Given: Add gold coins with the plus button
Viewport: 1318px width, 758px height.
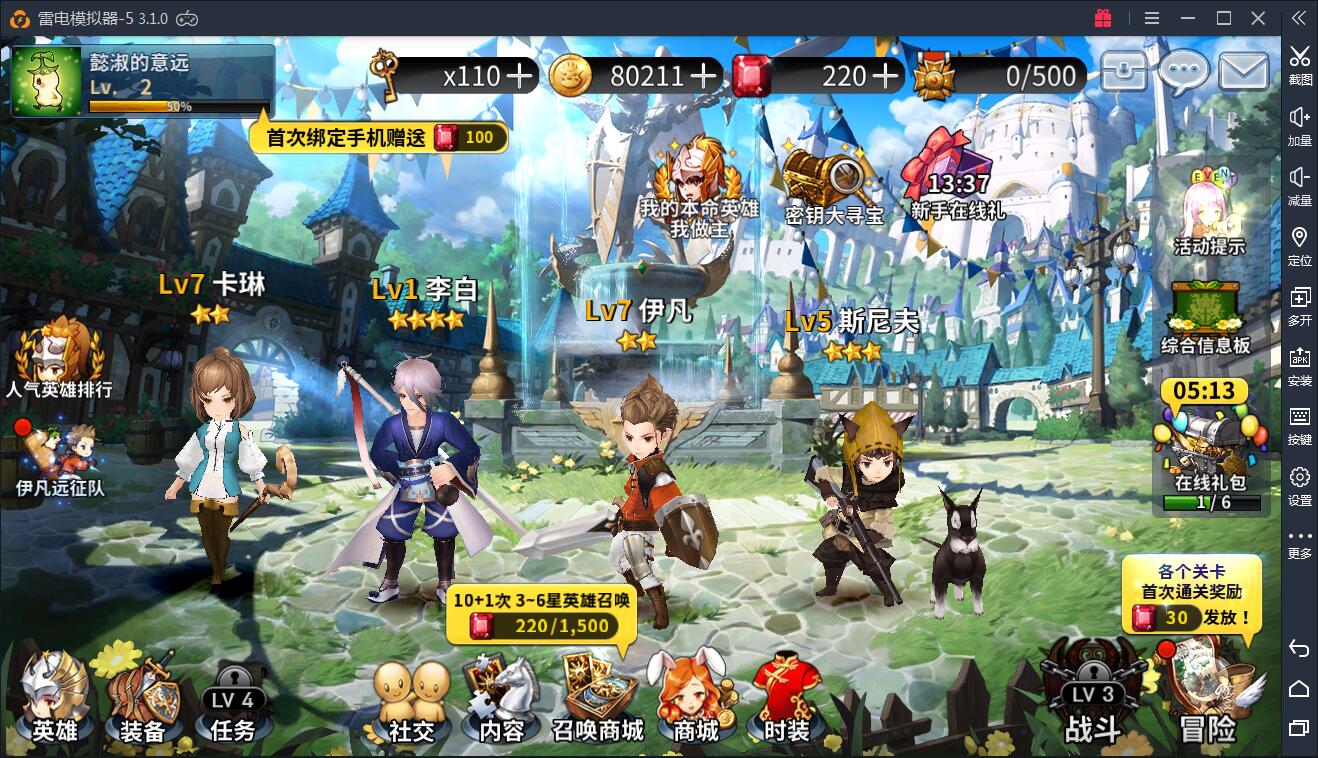Looking at the screenshot, I should (x=703, y=76).
